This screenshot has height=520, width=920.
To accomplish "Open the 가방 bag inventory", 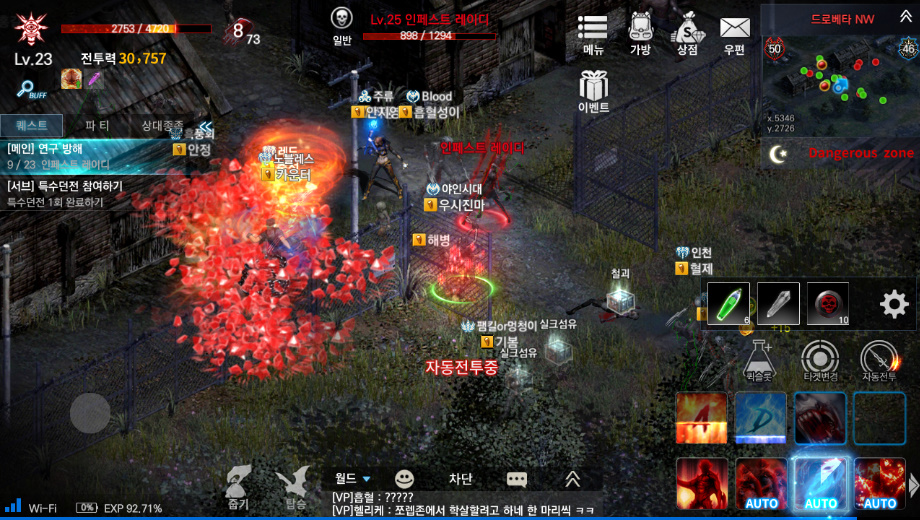I will pyautogui.click(x=640, y=33).
